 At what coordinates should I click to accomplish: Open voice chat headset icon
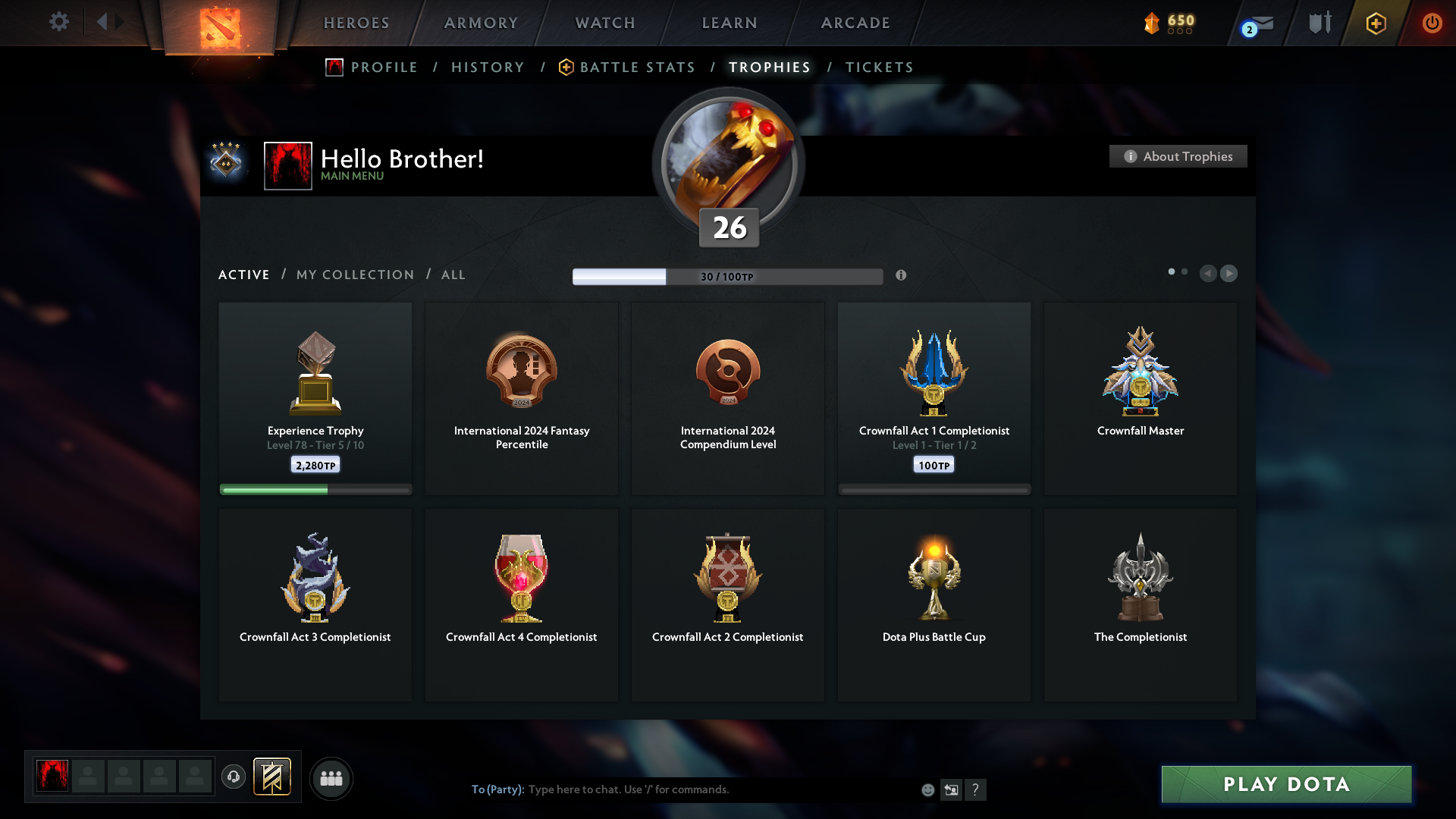point(234,777)
